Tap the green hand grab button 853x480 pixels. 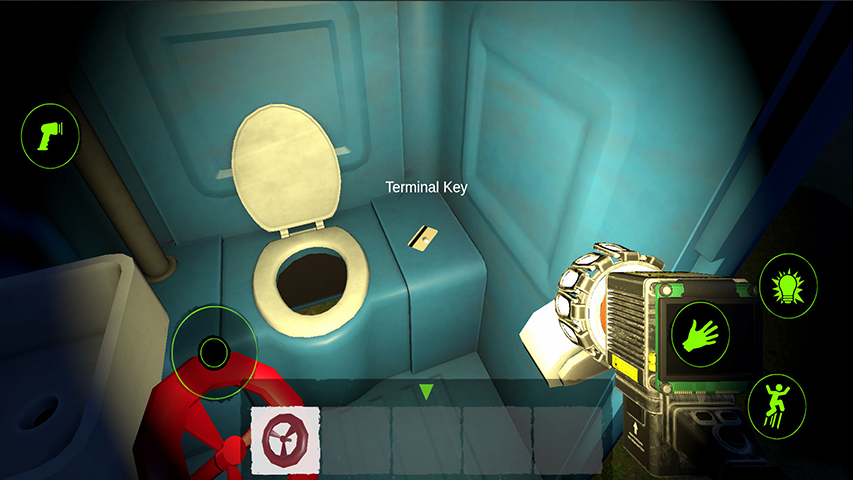[x=698, y=335]
